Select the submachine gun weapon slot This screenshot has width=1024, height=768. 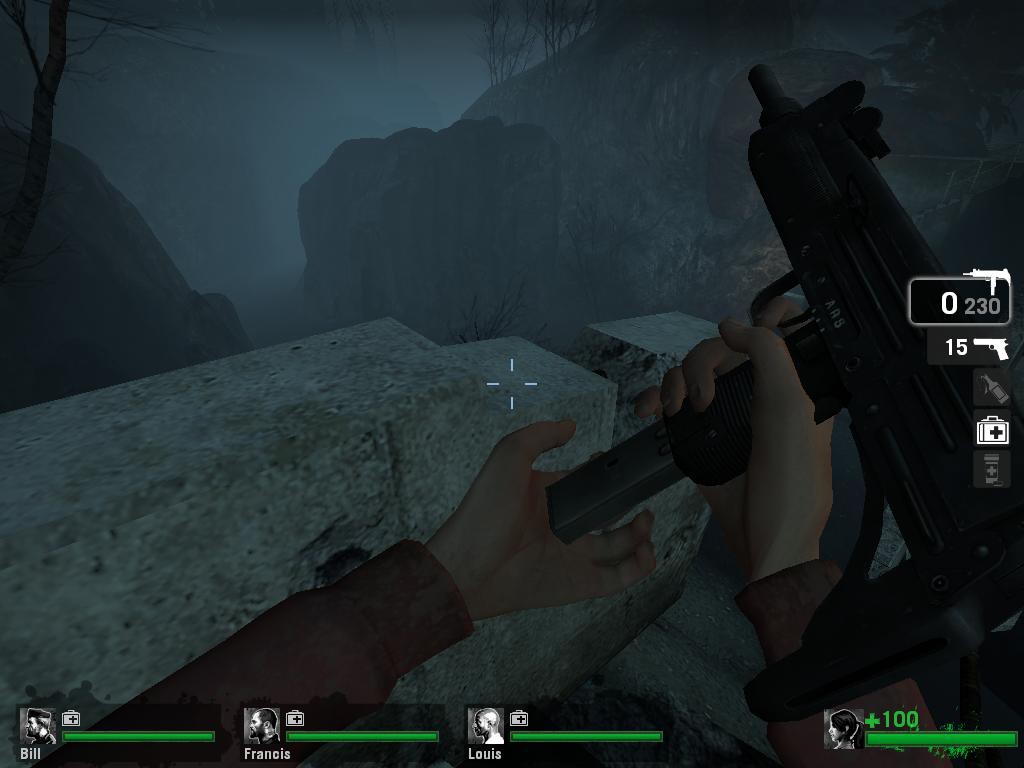point(959,301)
